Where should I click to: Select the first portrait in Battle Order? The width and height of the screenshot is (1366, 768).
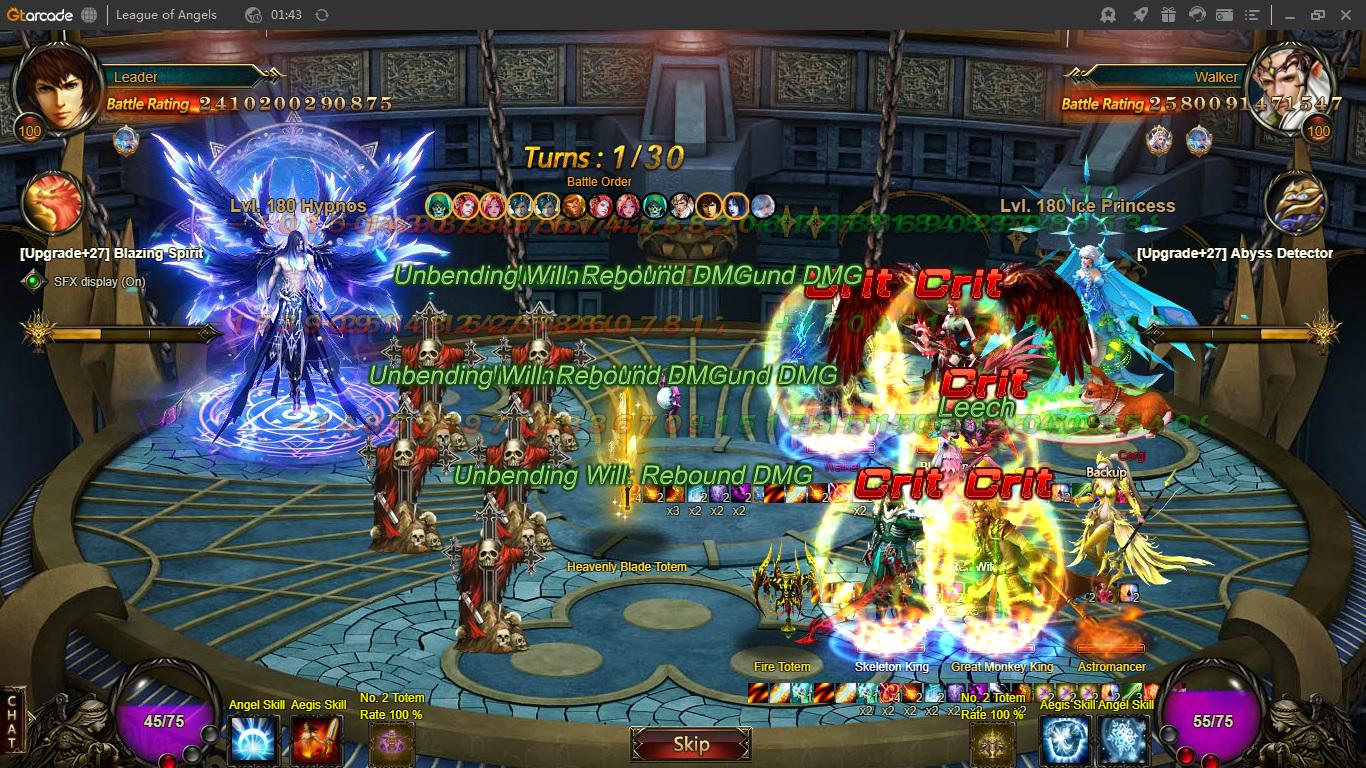coord(438,206)
